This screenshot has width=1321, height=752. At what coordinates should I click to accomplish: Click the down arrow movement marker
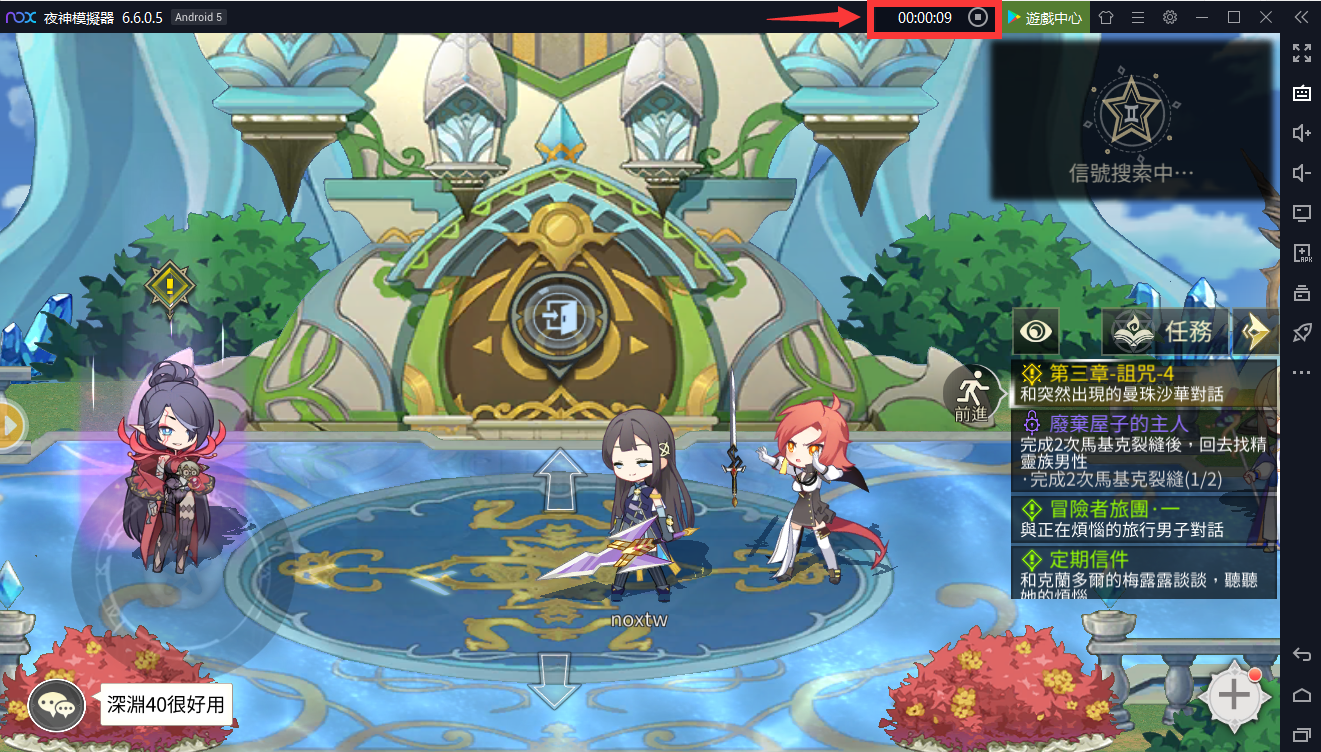click(555, 680)
